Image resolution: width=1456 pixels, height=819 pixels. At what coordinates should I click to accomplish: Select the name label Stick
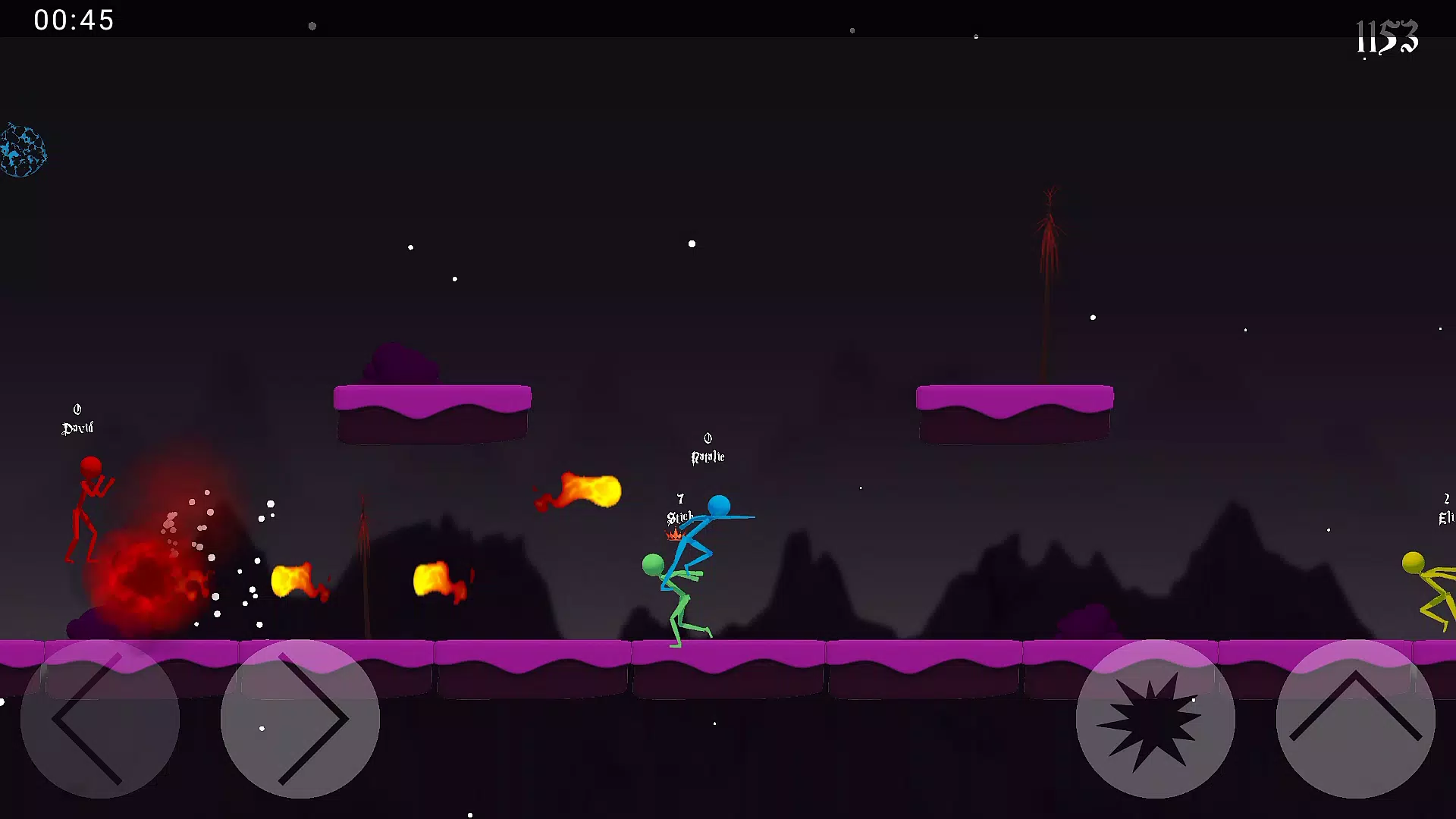point(679,517)
